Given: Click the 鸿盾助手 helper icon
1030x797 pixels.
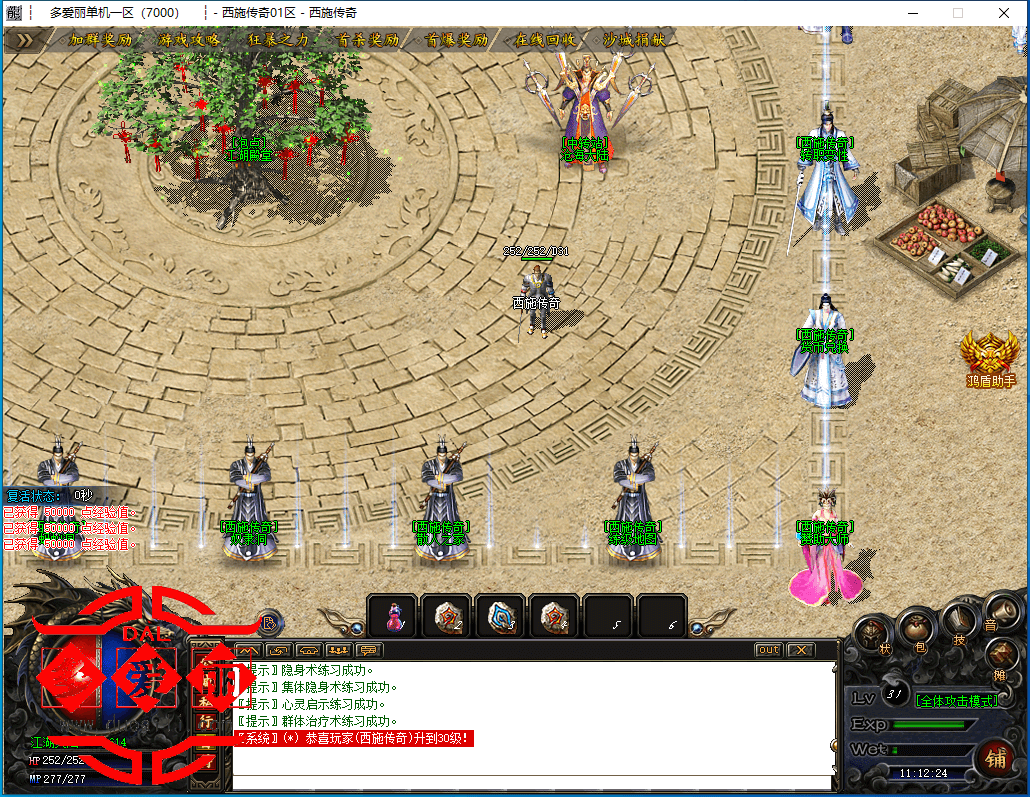Looking at the screenshot, I should click(990, 358).
